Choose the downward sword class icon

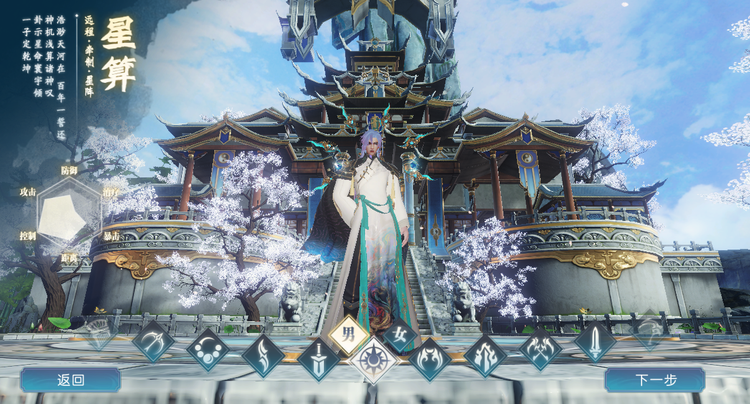click(x=318, y=360)
